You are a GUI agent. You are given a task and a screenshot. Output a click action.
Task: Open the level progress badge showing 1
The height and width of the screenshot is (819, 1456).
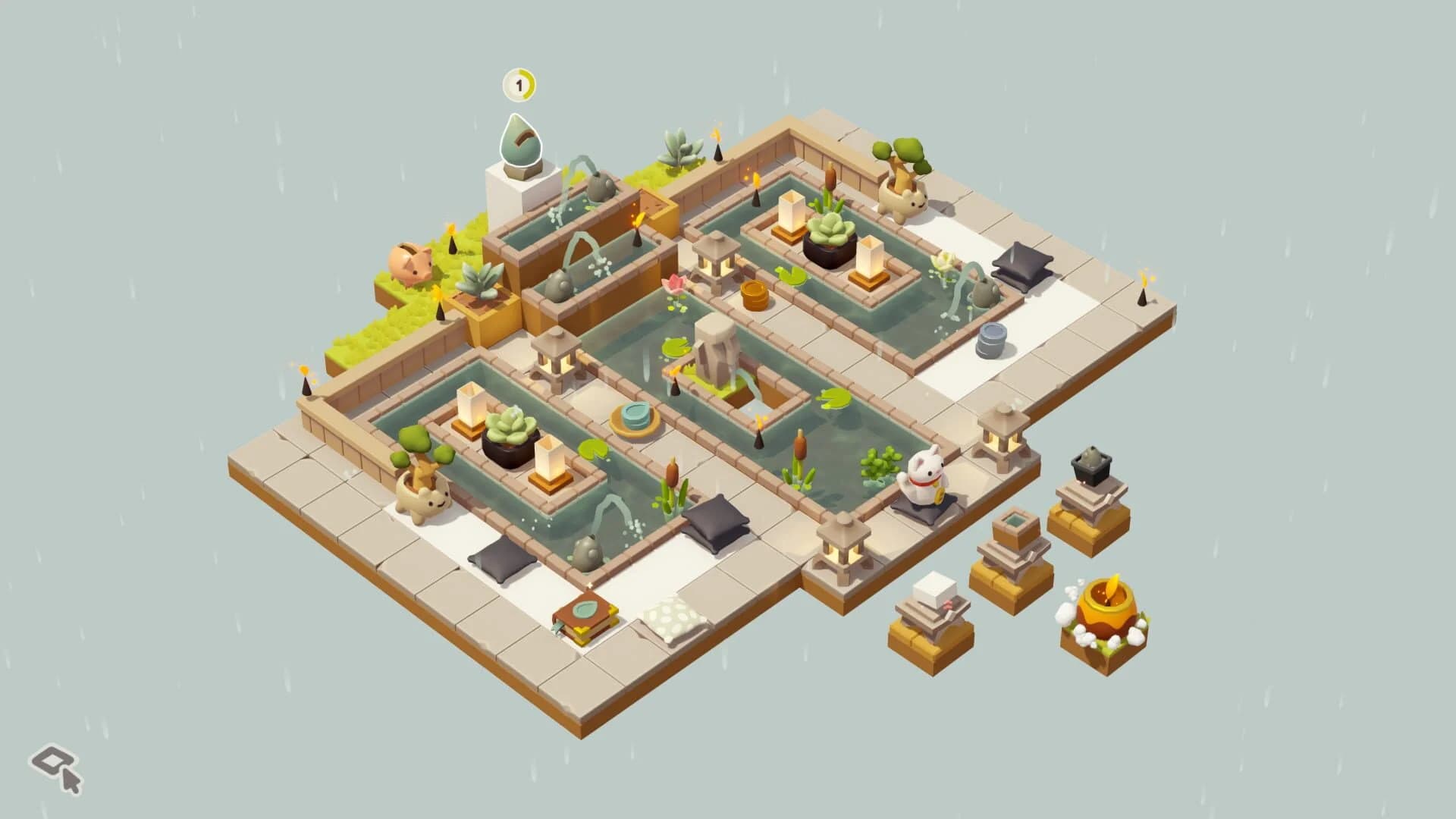(519, 86)
